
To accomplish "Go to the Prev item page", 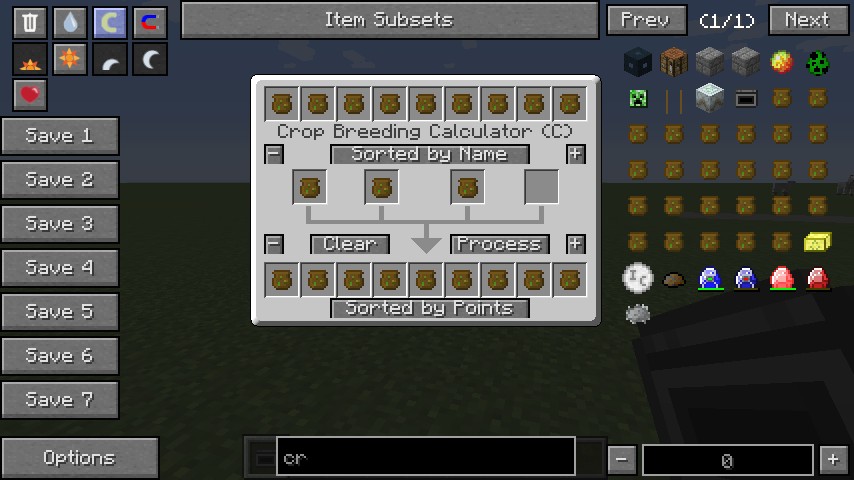I will [x=646, y=20].
